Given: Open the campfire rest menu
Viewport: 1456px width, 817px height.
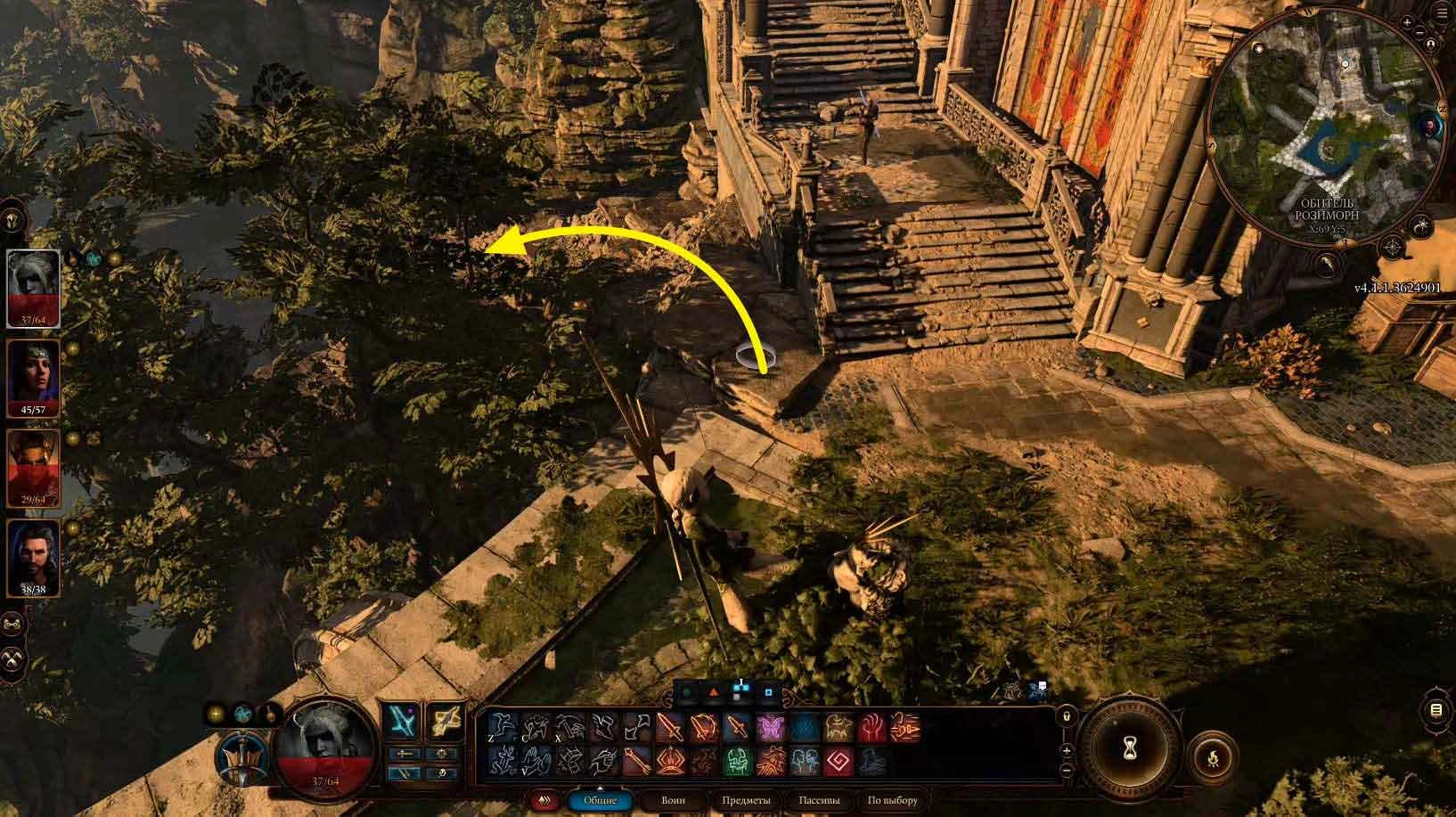Looking at the screenshot, I should (x=1215, y=758).
